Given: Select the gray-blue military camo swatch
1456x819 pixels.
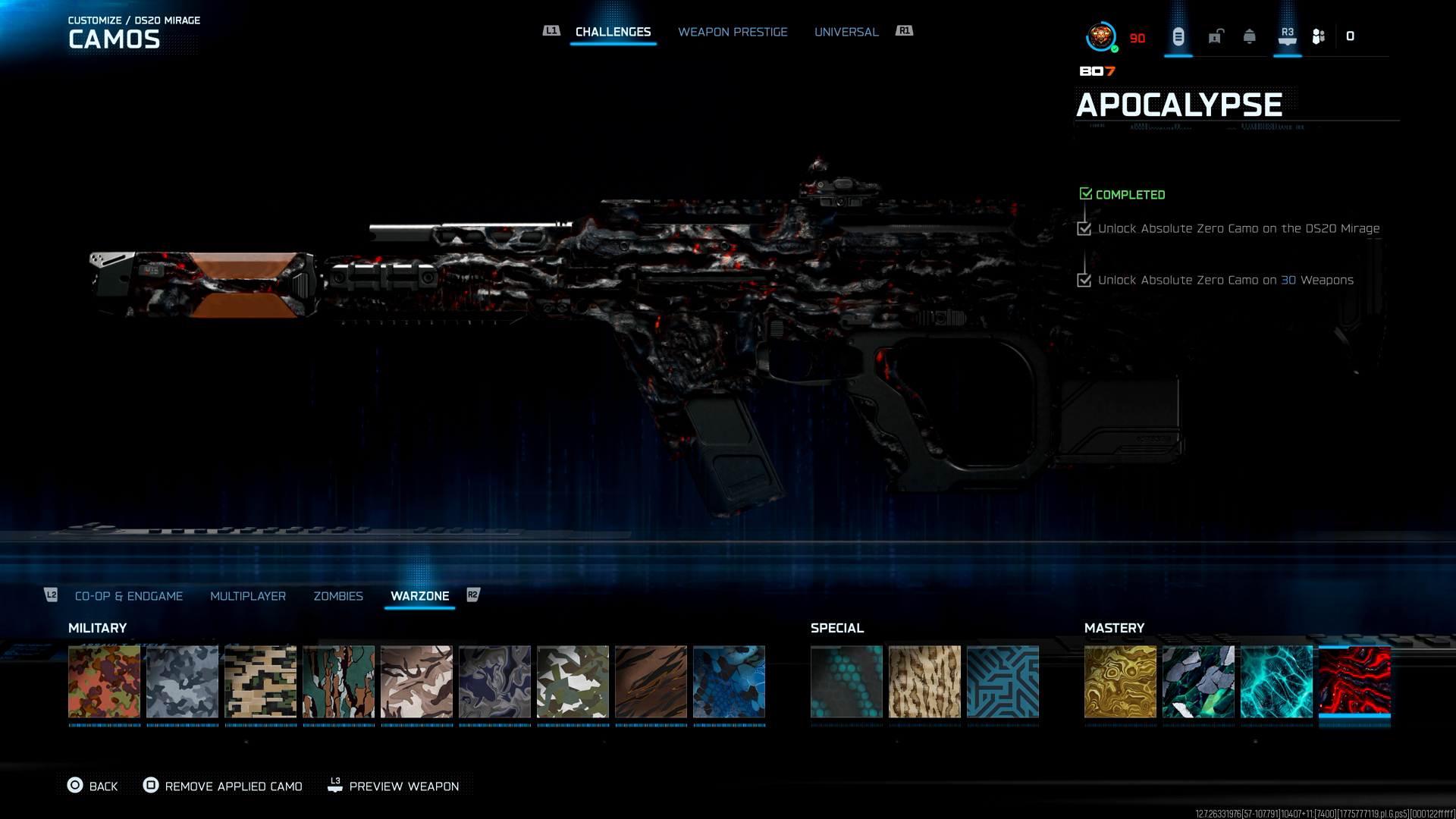Looking at the screenshot, I should point(182,682).
